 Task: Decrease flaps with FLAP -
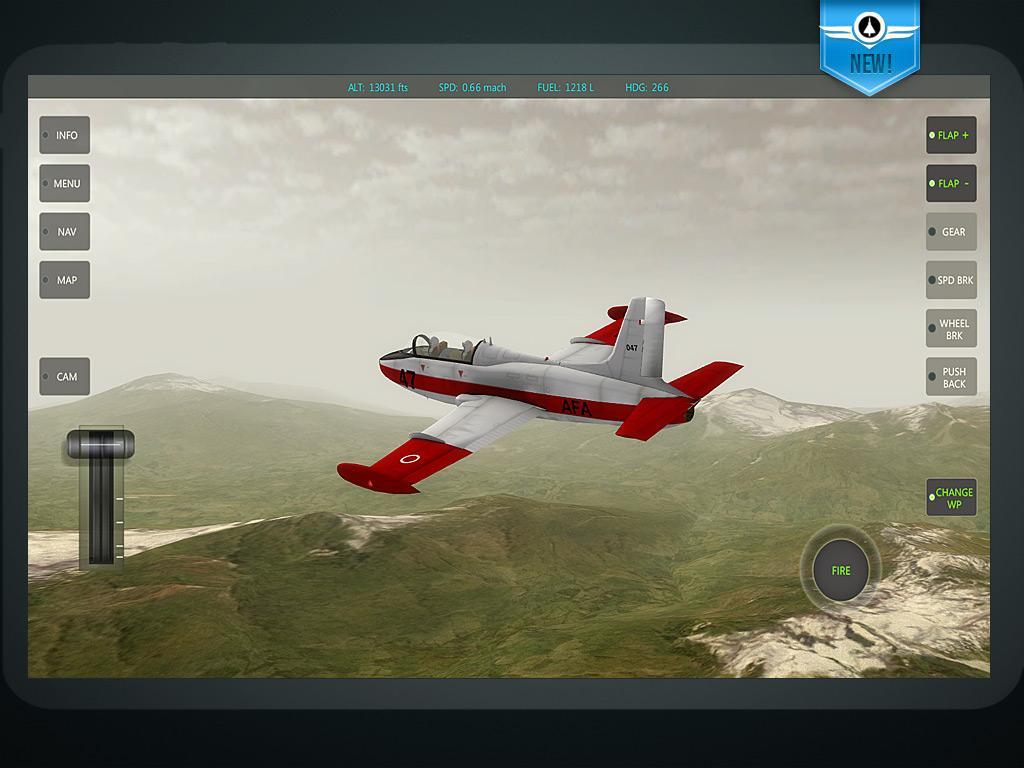coord(951,184)
